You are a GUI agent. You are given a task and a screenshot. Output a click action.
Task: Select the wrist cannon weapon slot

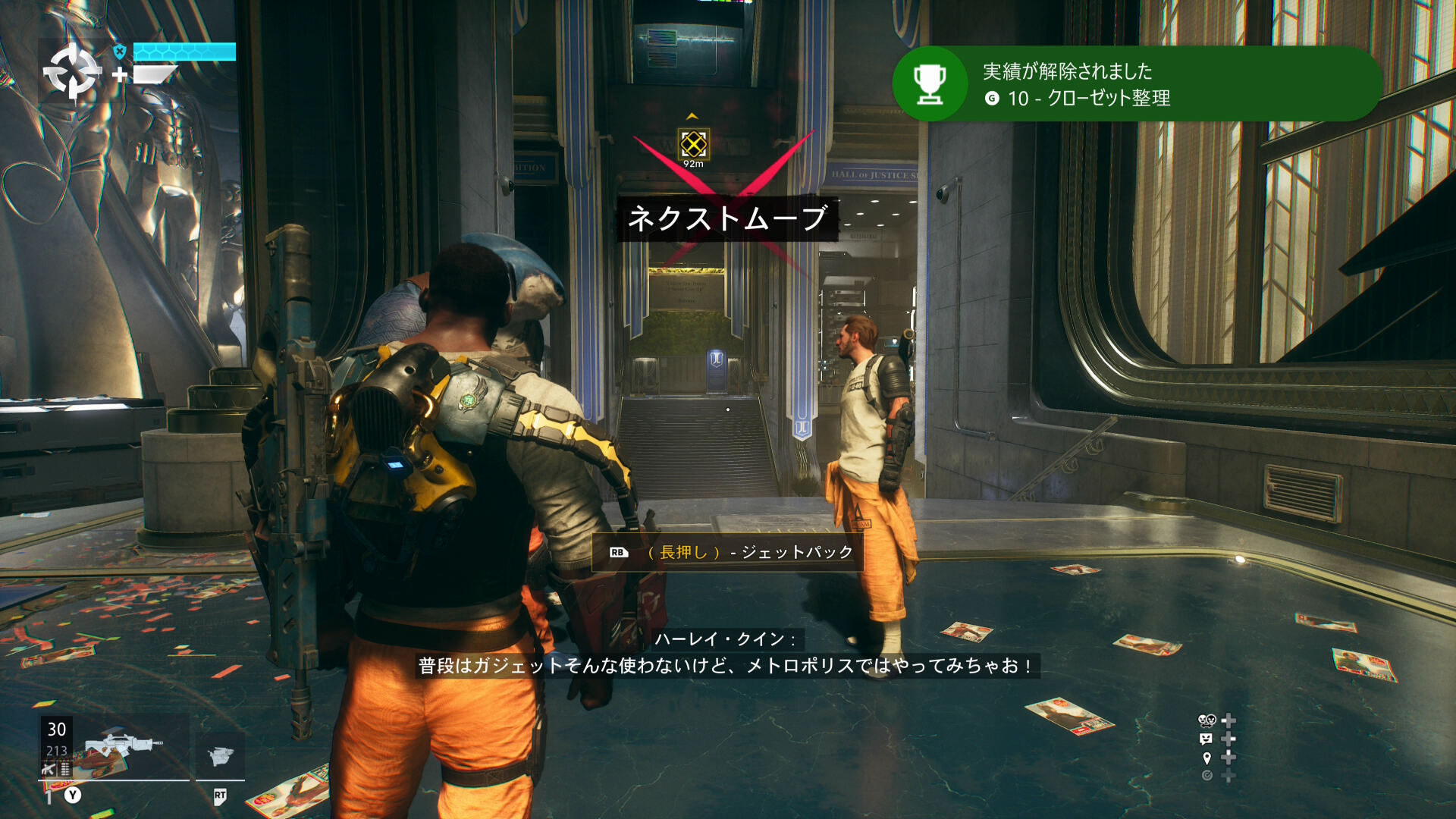tap(220, 755)
